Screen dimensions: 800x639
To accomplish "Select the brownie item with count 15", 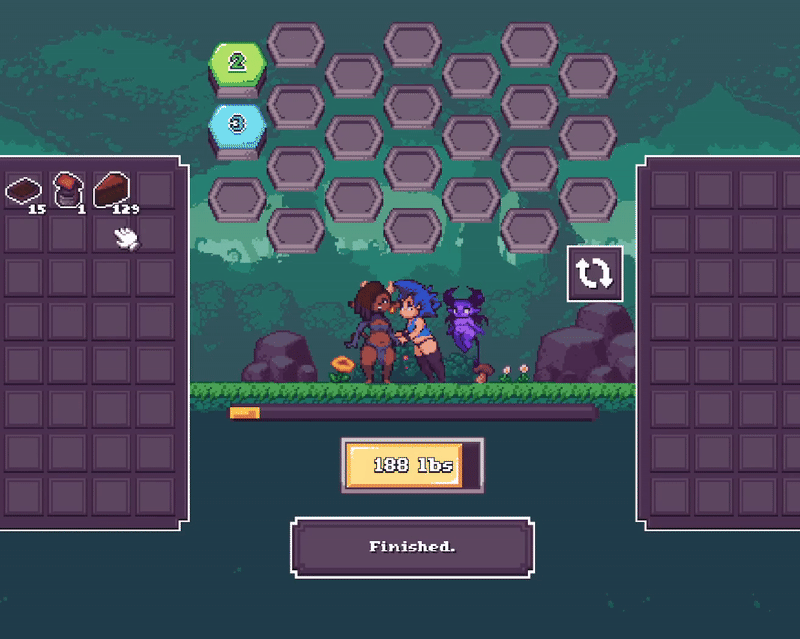I will (25, 191).
